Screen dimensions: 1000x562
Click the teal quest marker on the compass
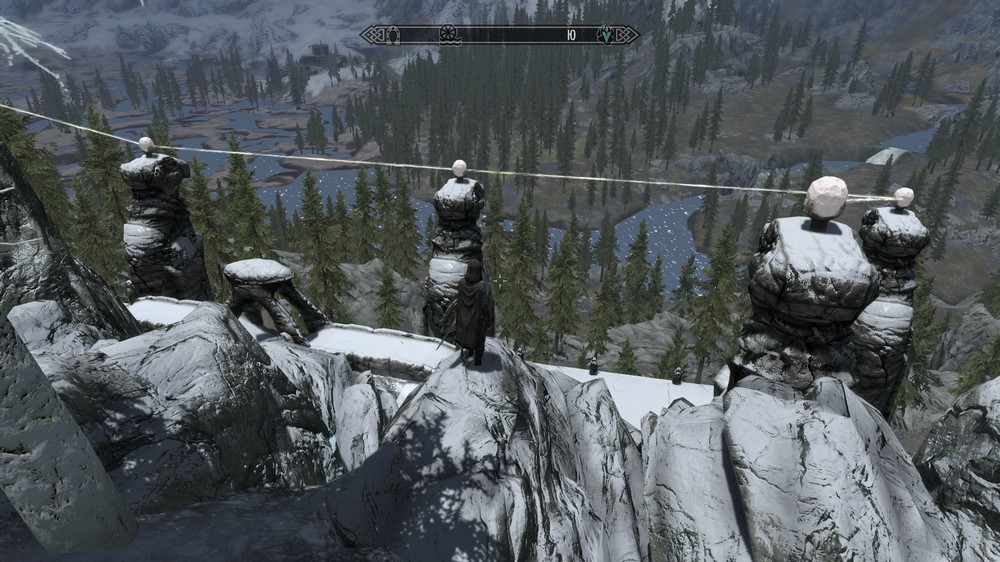pyautogui.click(x=606, y=35)
